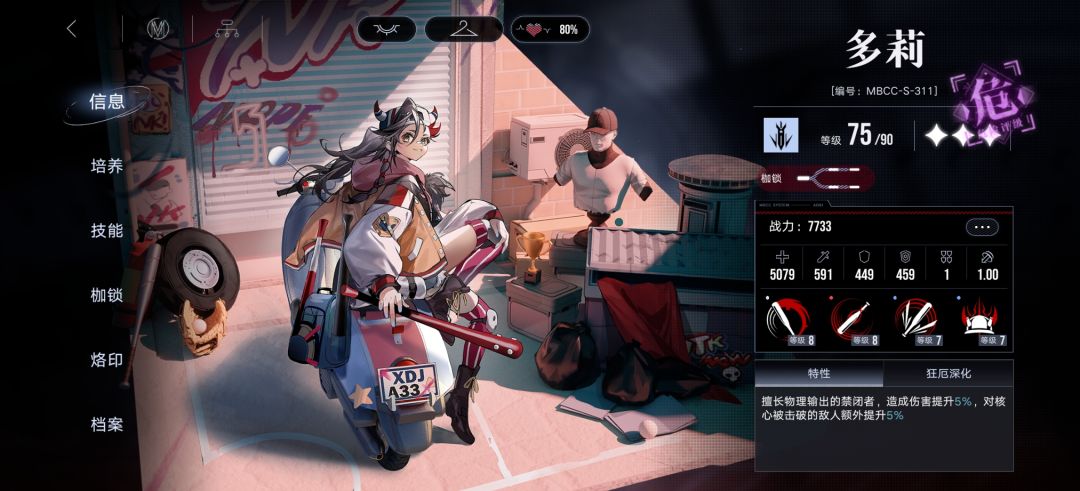Open the outfit hanger button
1080x491 pixels.
pos(463,29)
